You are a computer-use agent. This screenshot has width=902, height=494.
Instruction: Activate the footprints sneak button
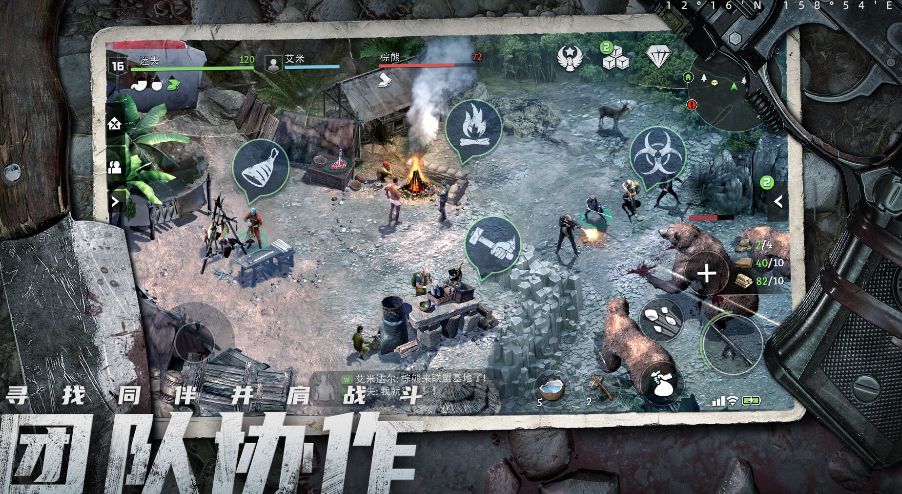pyautogui.click(x=660, y=319)
